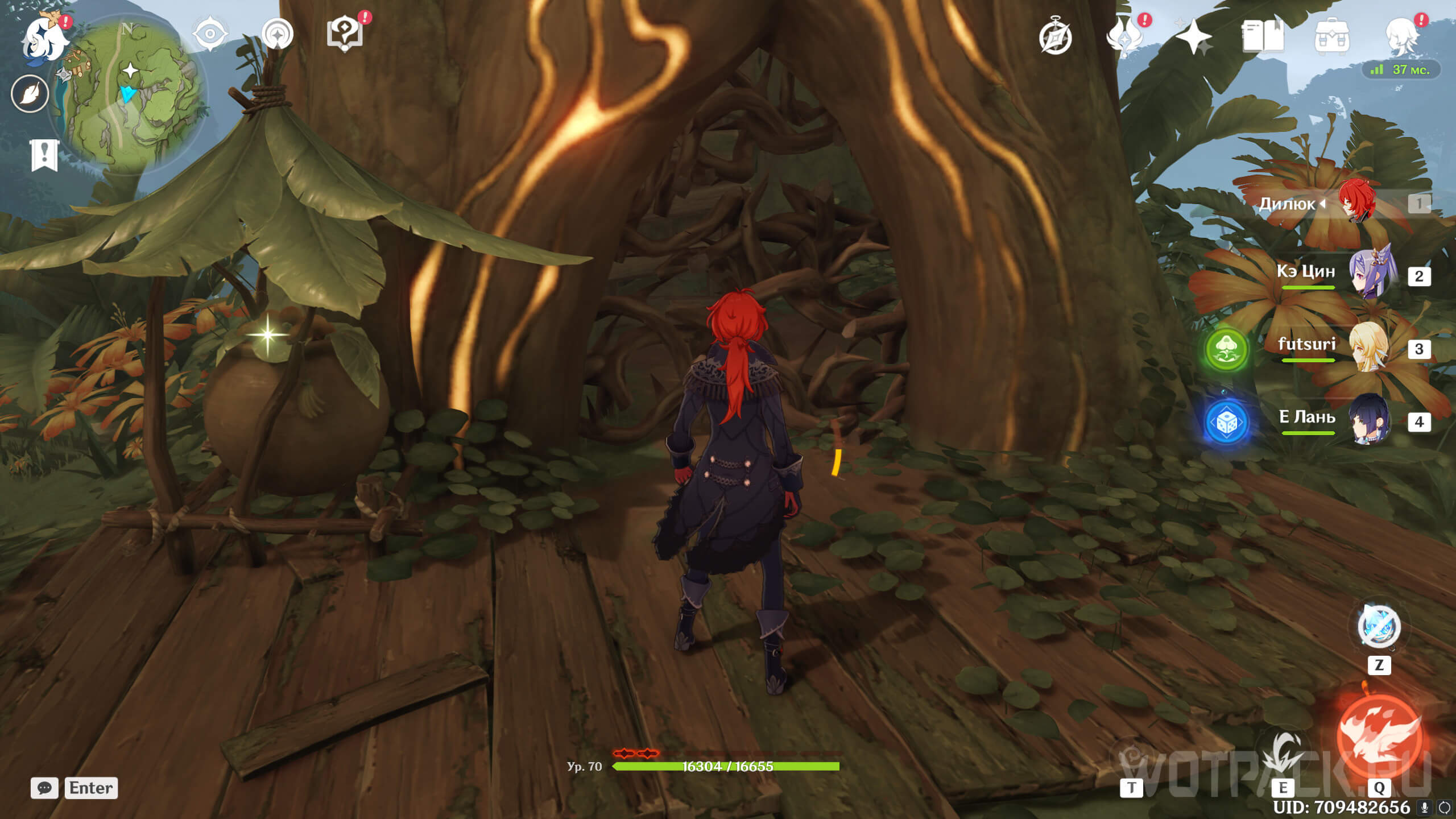This screenshot has height=819, width=1456.
Task: Use the equipped gadget icon above Z
Action: point(1379,627)
